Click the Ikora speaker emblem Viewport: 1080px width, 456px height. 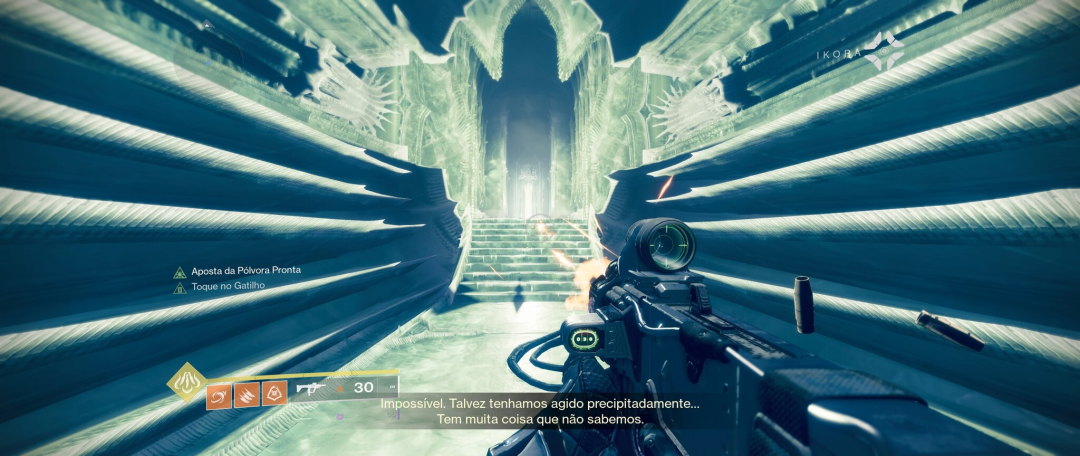click(x=884, y=51)
